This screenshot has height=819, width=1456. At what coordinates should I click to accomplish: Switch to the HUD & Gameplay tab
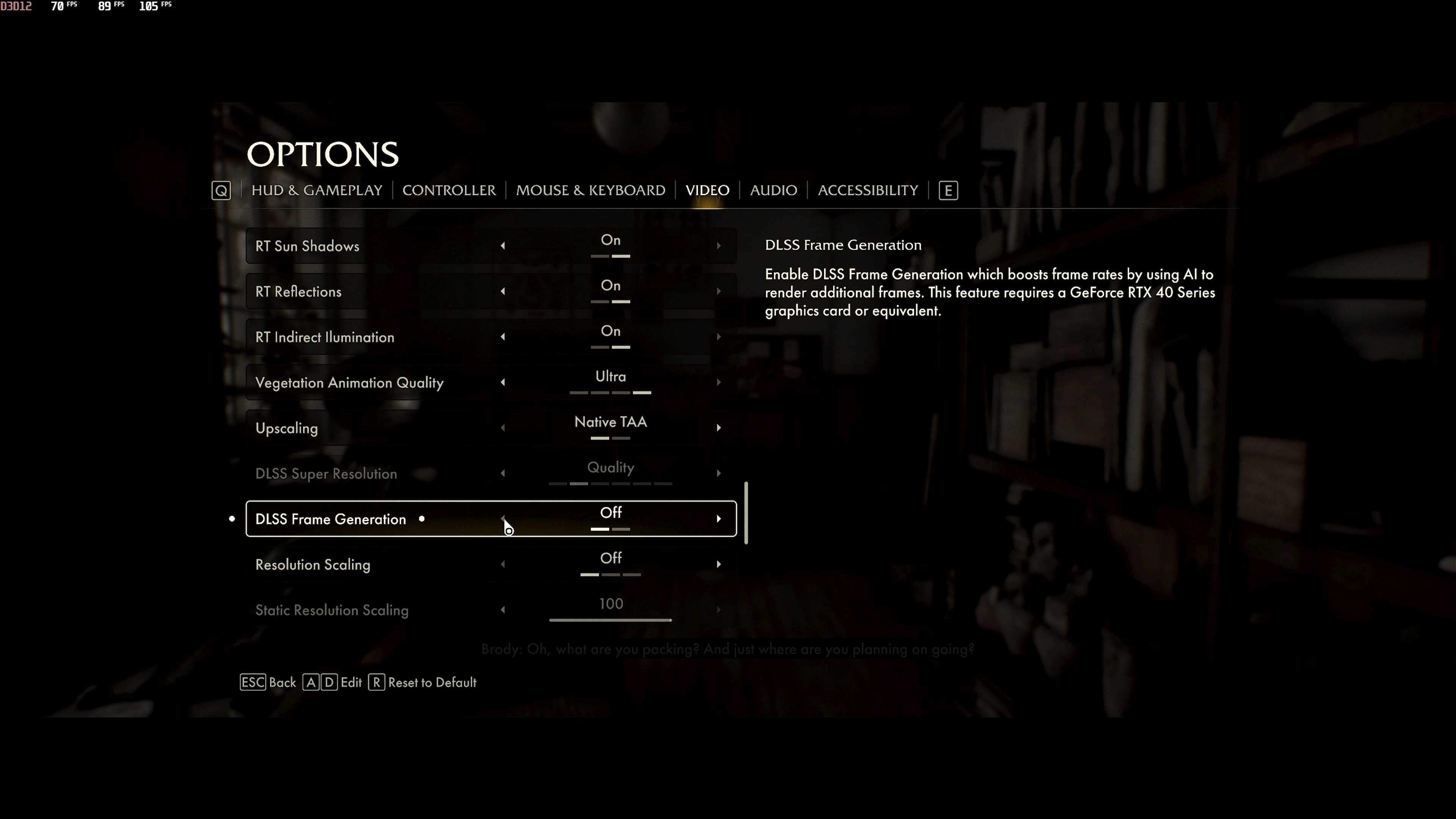(317, 190)
